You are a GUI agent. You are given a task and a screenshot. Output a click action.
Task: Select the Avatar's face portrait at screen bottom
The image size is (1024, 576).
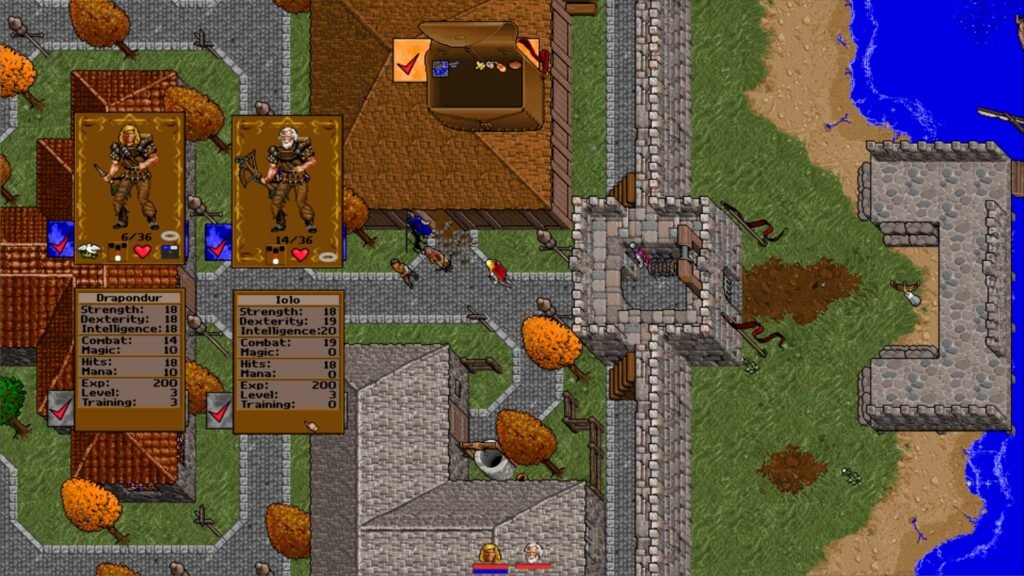[x=490, y=552]
